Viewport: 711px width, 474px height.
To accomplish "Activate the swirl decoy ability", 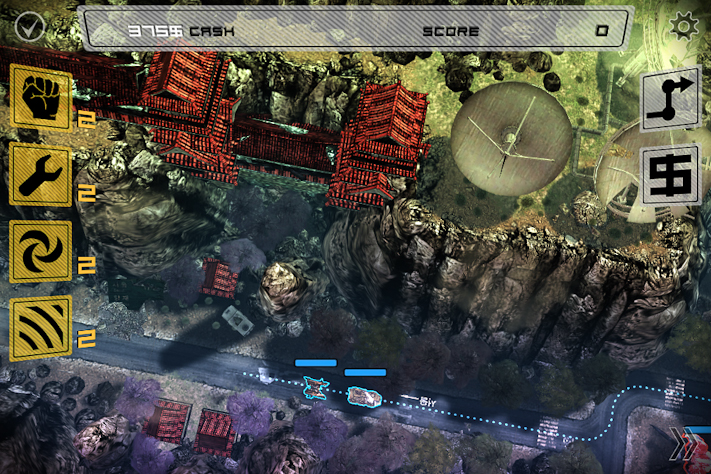I will [40, 251].
